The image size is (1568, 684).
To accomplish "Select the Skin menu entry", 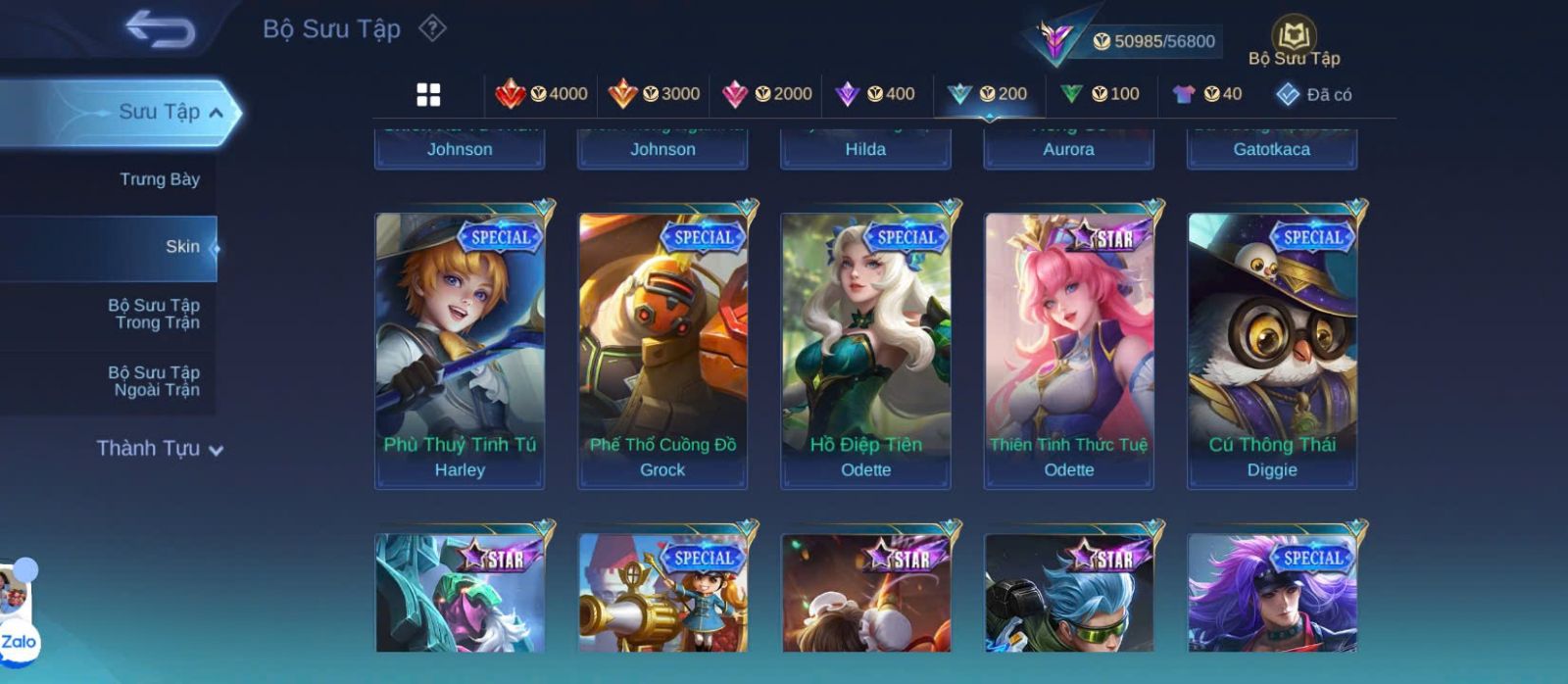I will click(x=182, y=247).
